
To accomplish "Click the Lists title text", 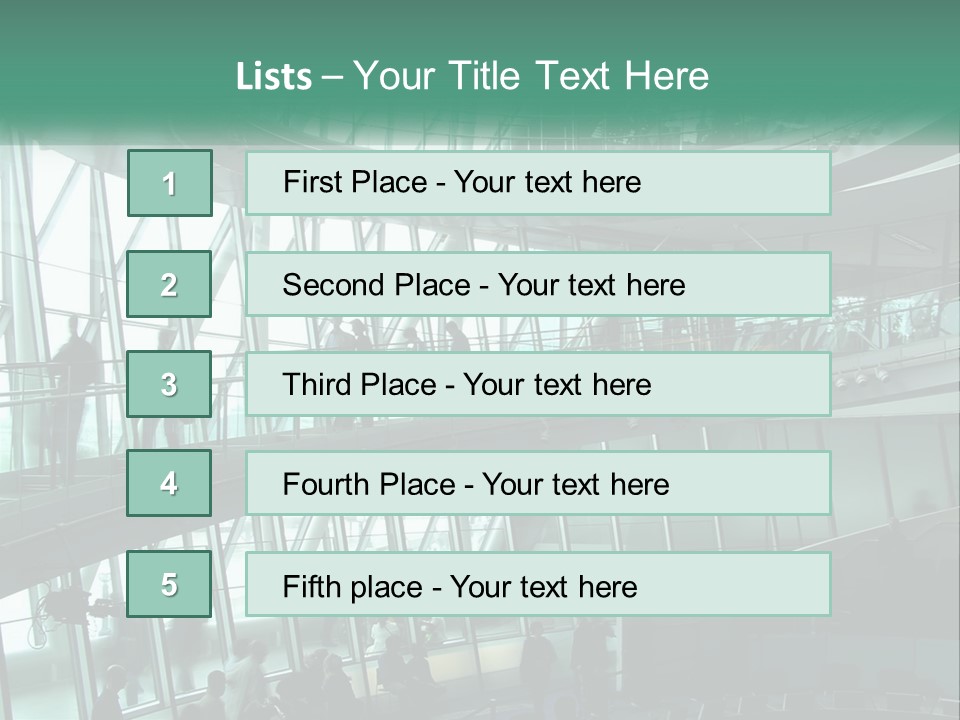I will click(x=472, y=76).
